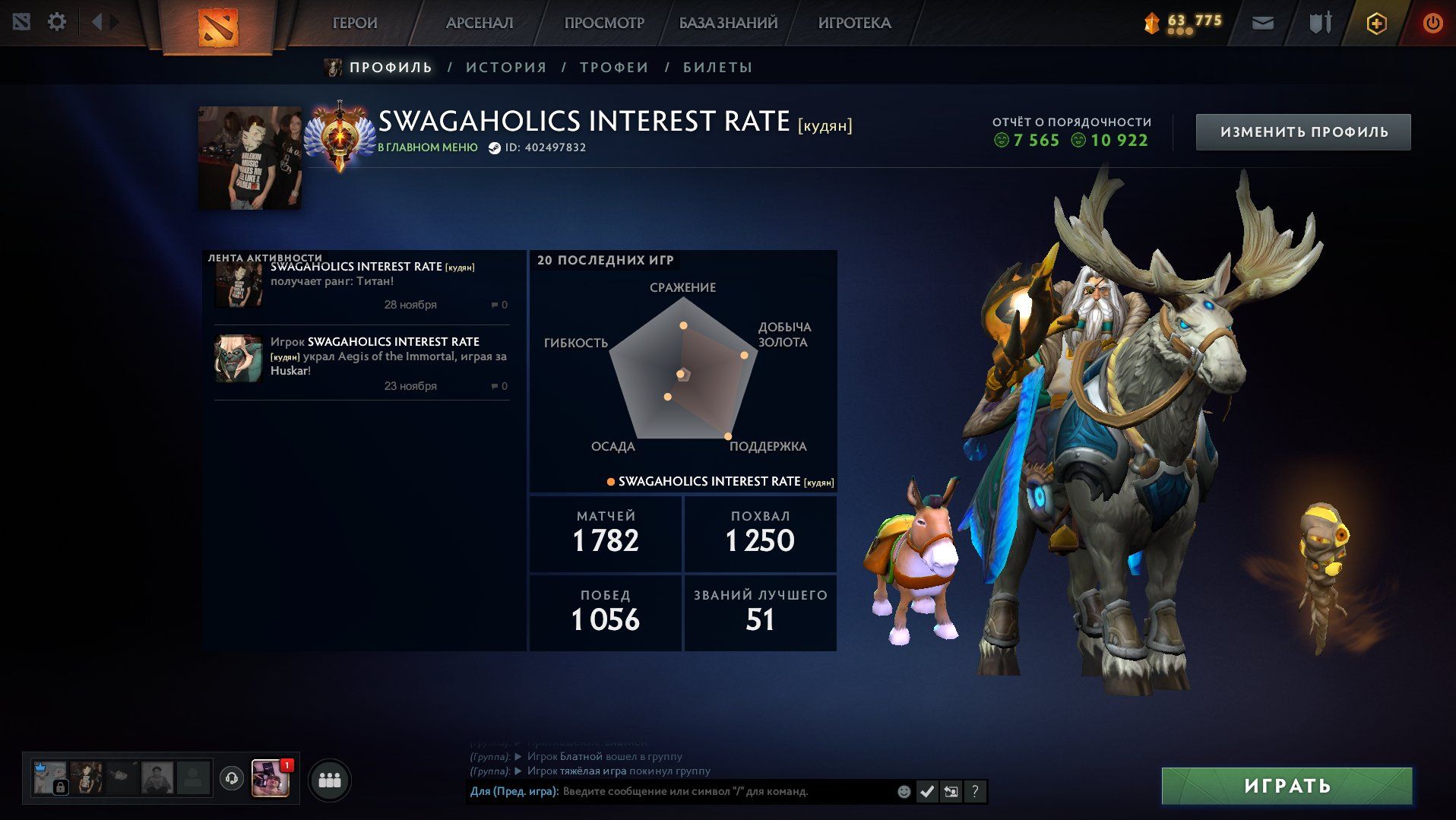Open the chat emoticon picker
This screenshot has height=820, width=1456.
point(904,792)
